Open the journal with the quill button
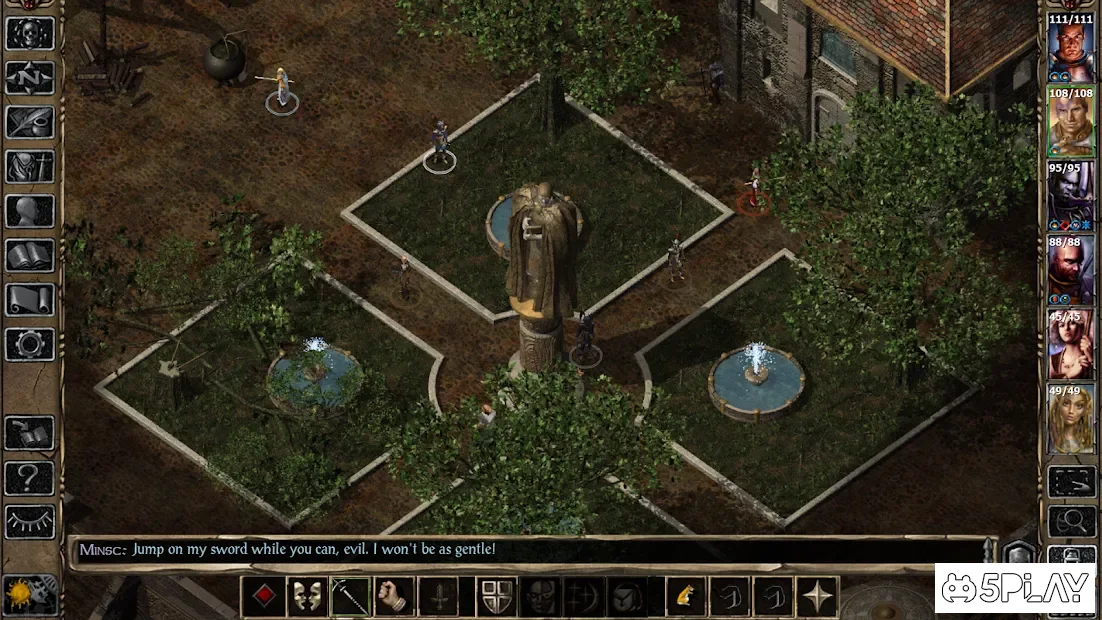 [30, 122]
